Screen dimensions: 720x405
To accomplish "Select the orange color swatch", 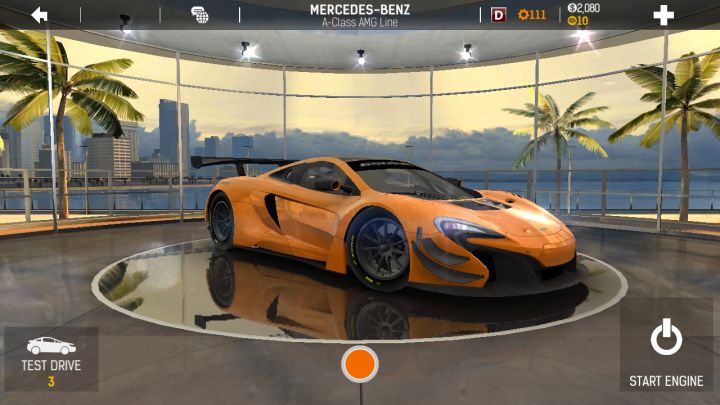I will click(x=360, y=364).
